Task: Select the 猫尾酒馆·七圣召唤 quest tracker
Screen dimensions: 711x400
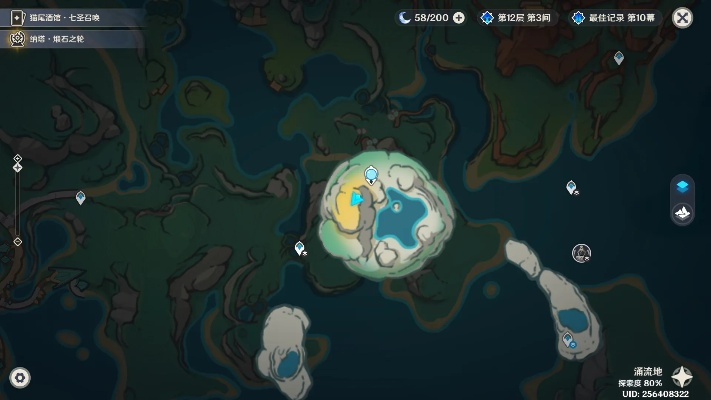Action: coord(60,18)
